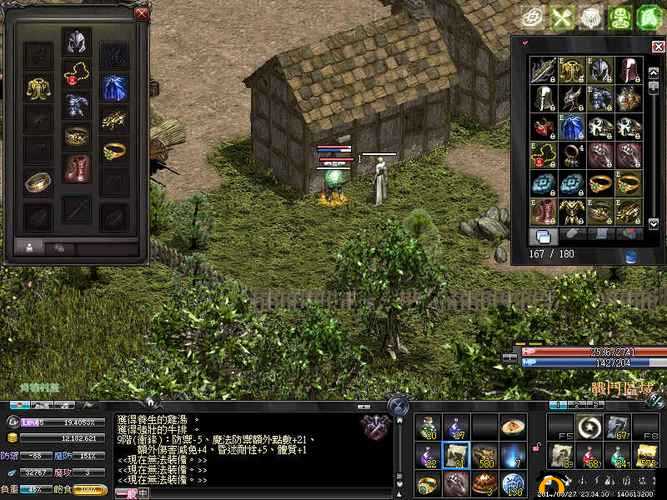Select the red gem amulet equipment slot

[76, 74]
